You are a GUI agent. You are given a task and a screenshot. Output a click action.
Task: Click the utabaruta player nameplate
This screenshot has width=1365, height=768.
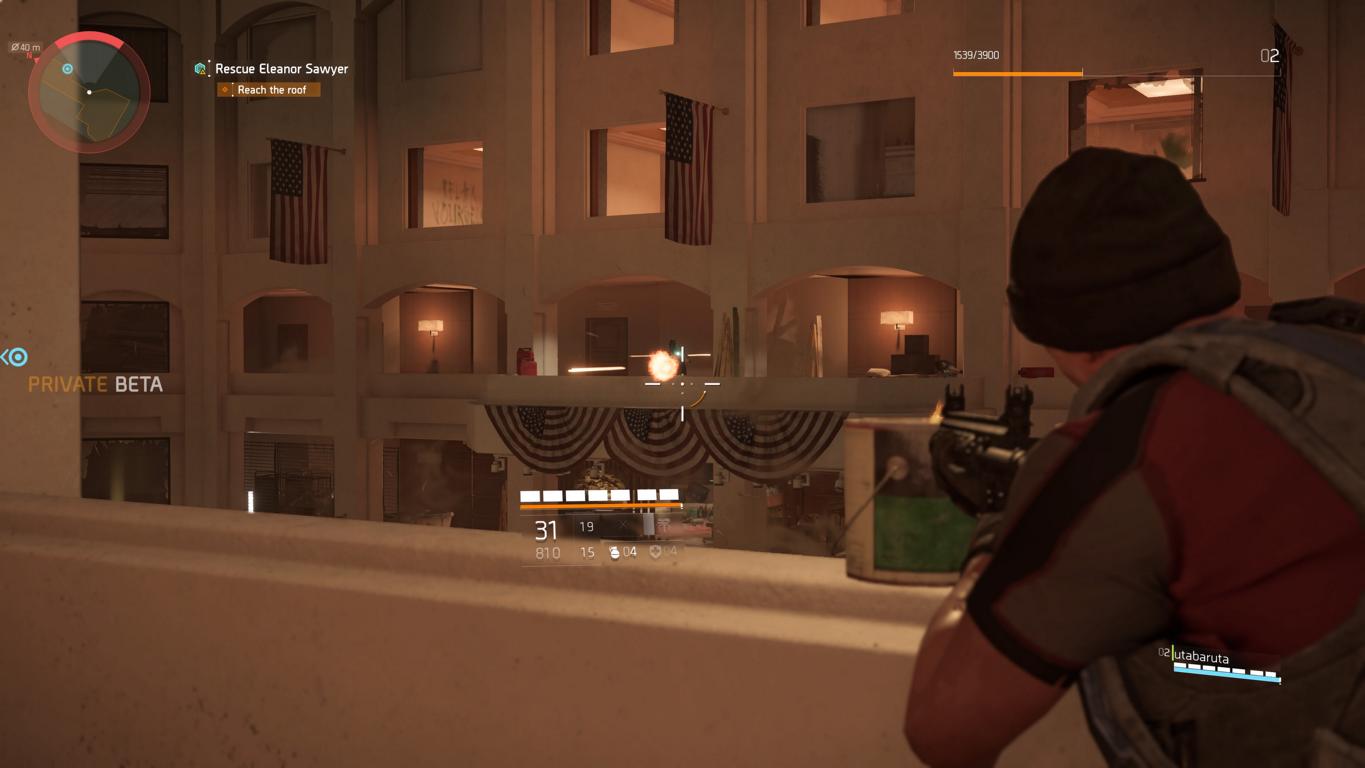point(1201,657)
